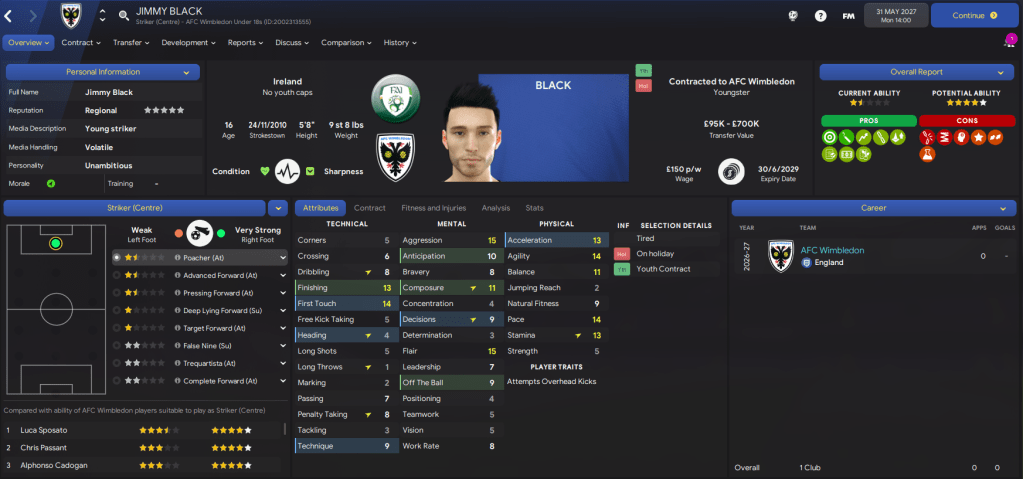Open Luca Sposato's player profile
This screenshot has height=479, width=1023.
coord(44,430)
